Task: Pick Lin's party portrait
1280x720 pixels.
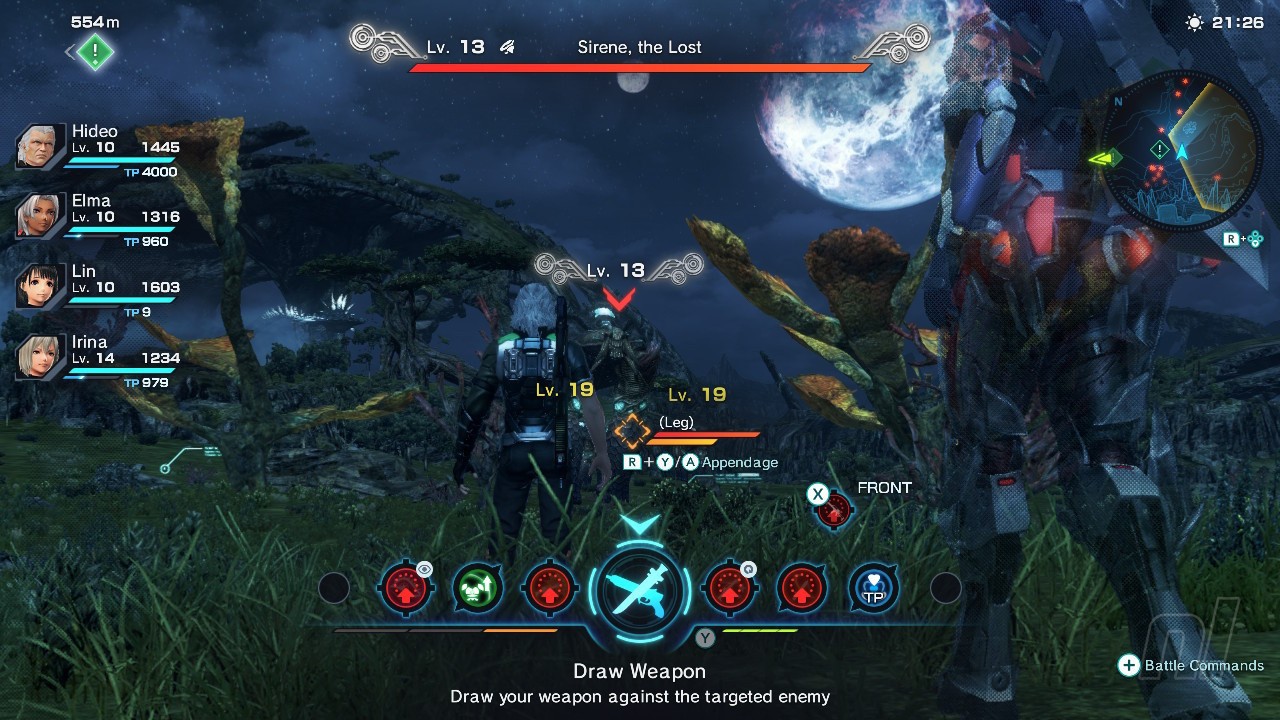Action: point(41,287)
